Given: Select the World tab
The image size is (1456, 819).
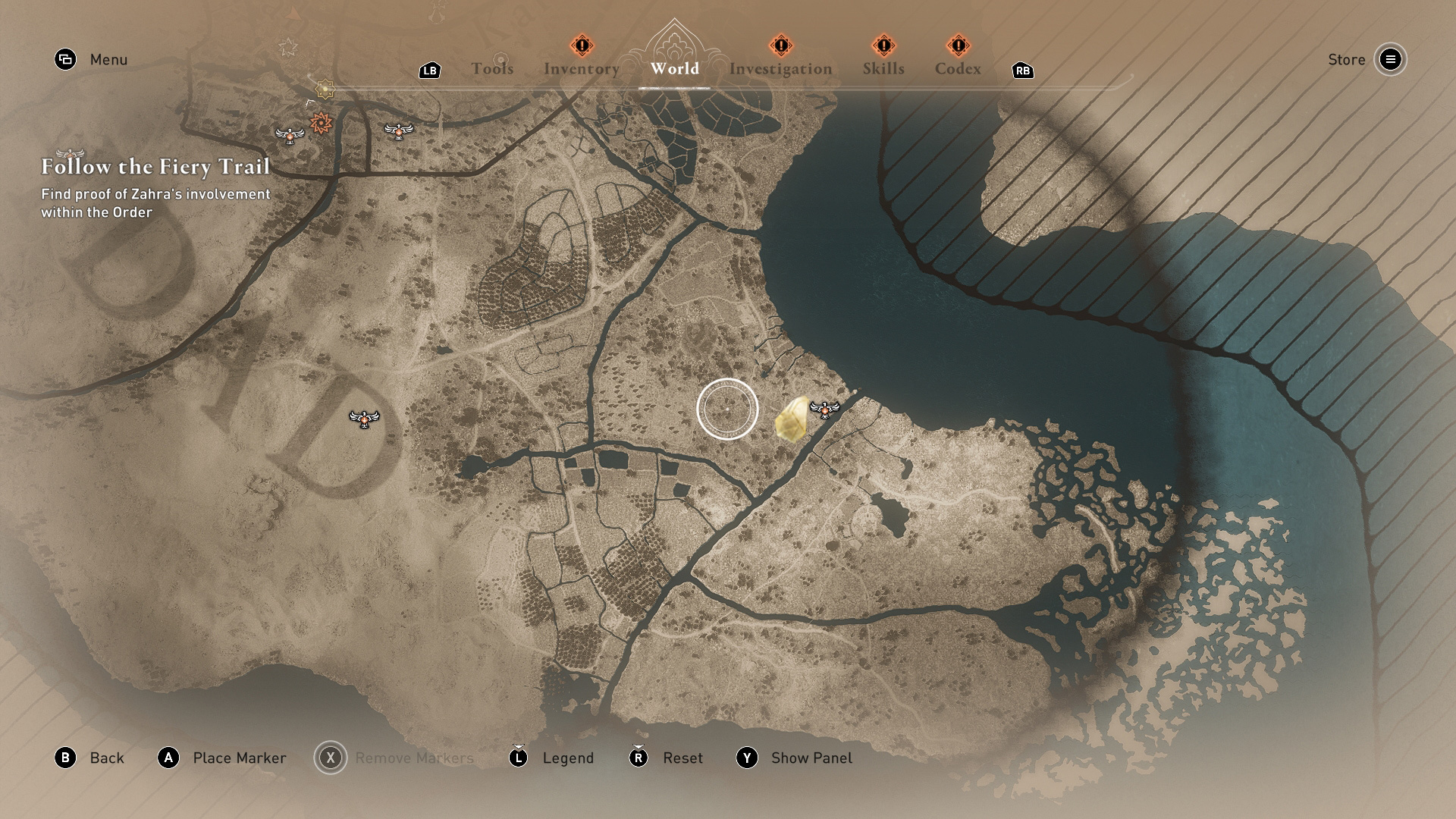Looking at the screenshot, I should click(x=674, y=69).
